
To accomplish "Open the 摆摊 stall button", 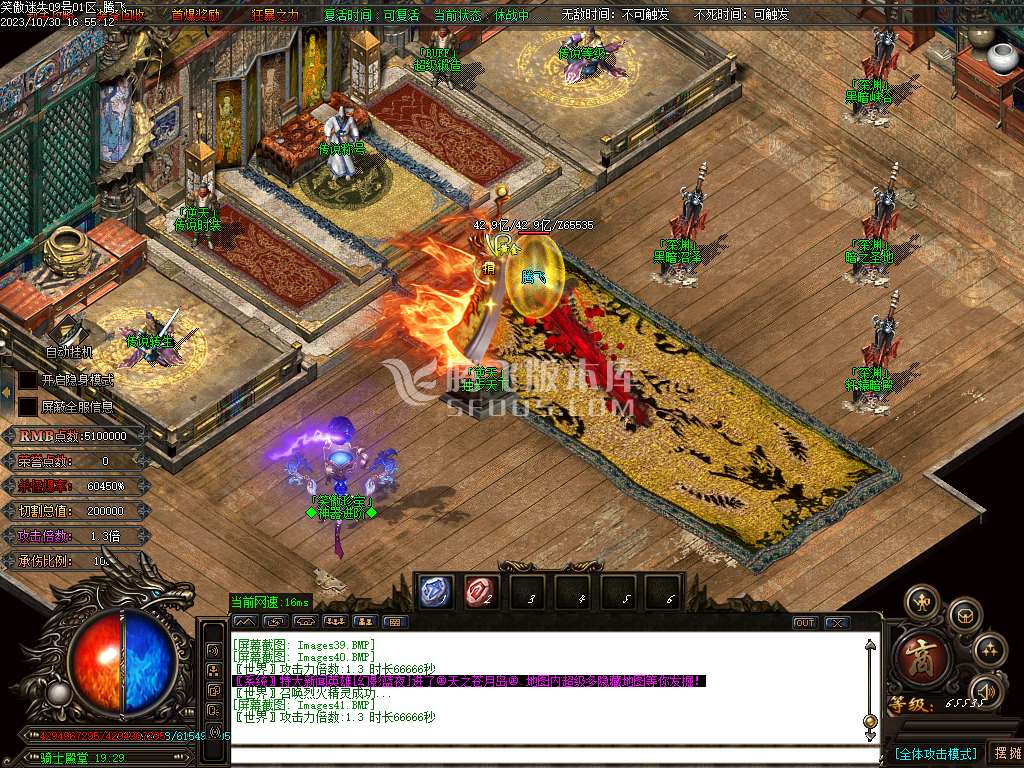I will coord(1004,752).
